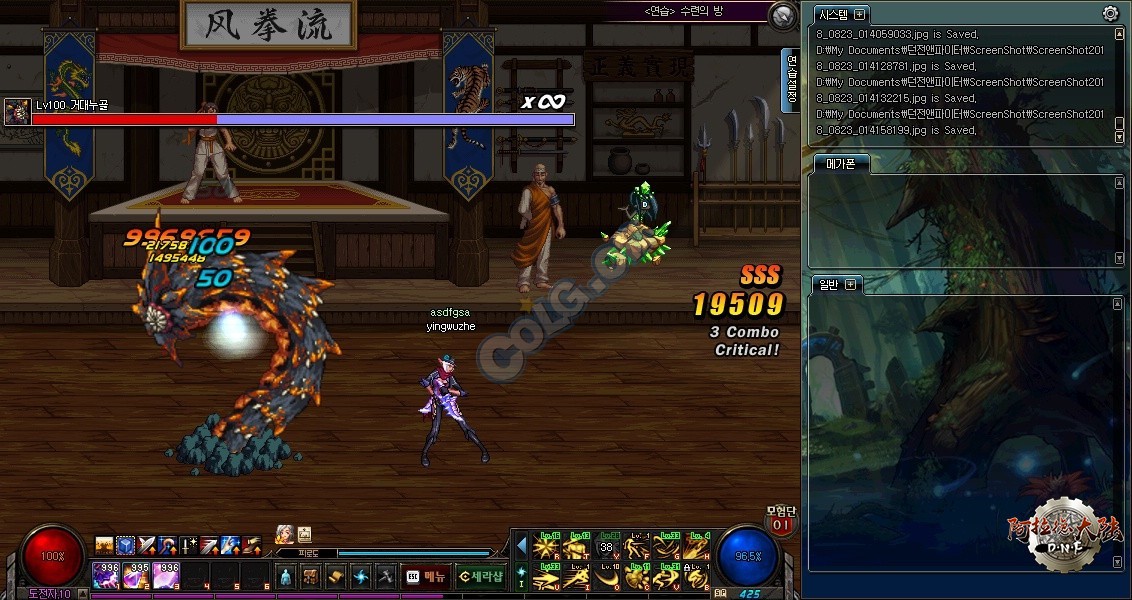Activate the skill showing cooldown 38
The width and height of the screenshot is (1132, 600).
[x=606, y=547]
